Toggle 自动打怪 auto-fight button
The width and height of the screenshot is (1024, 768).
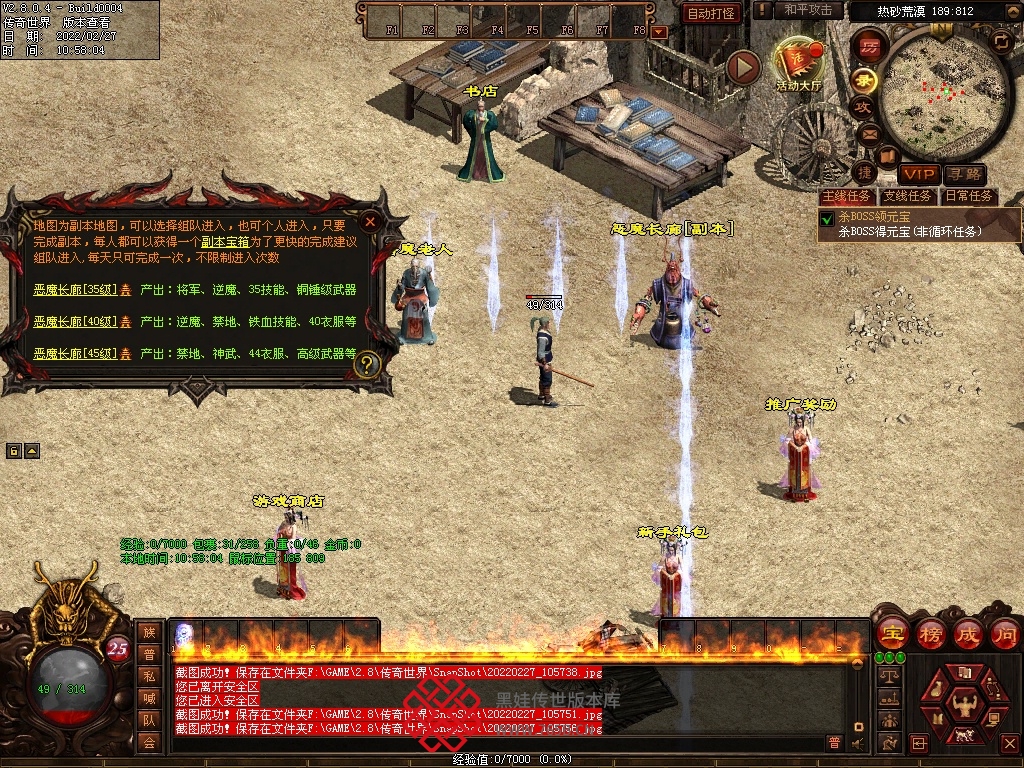click(x=712, y=13)
